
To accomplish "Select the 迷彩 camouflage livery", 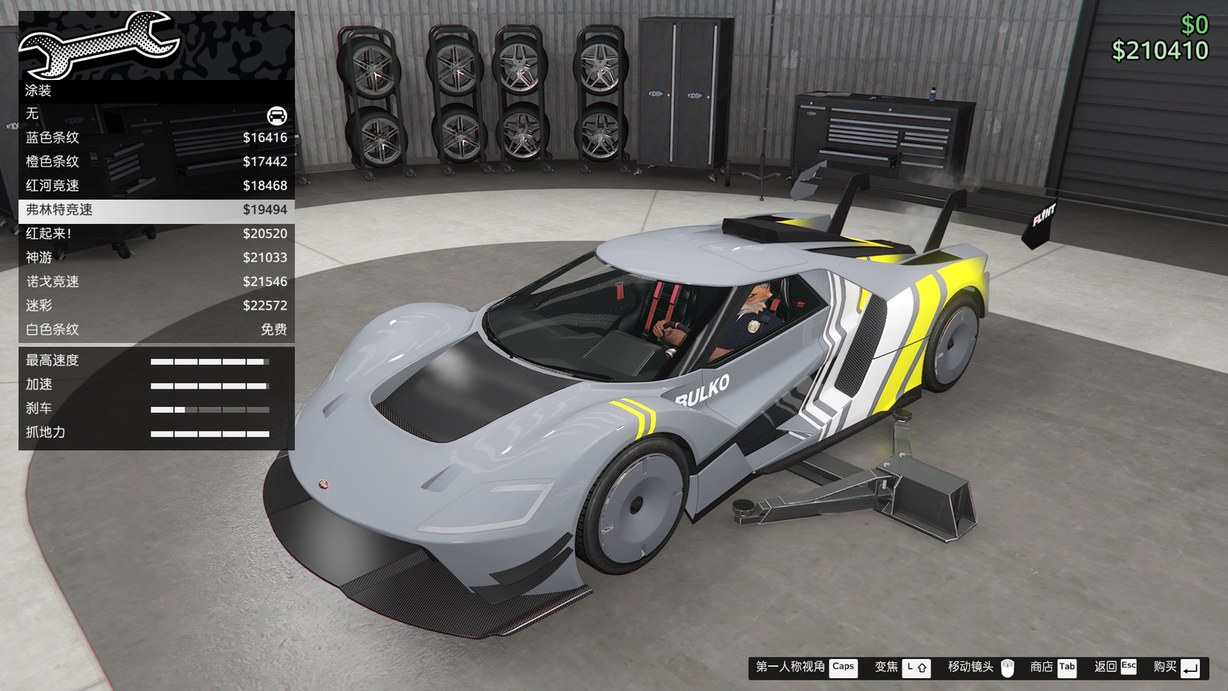I will pos(156,306).
